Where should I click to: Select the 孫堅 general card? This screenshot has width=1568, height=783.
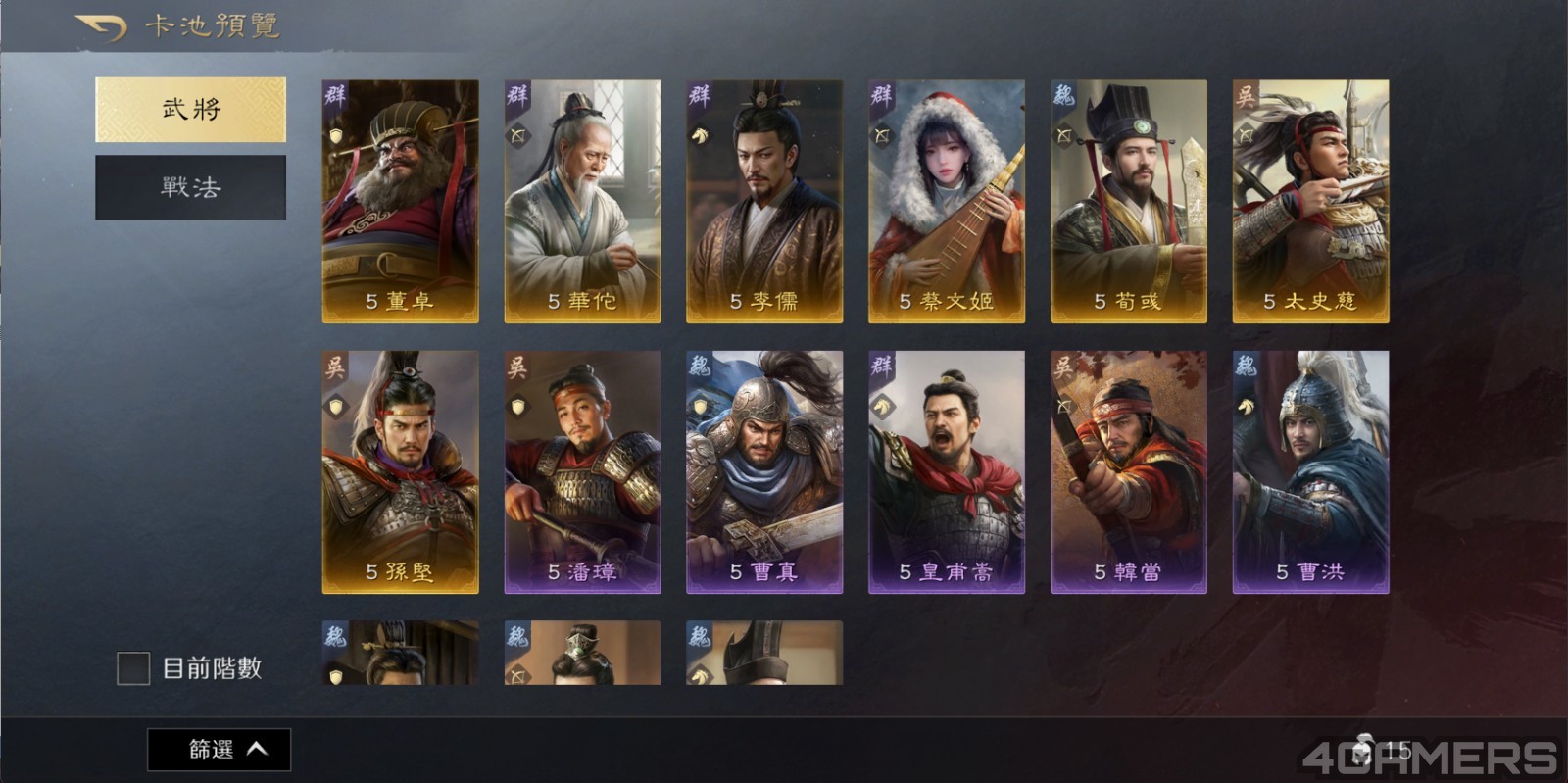click(x=400, y=471)
